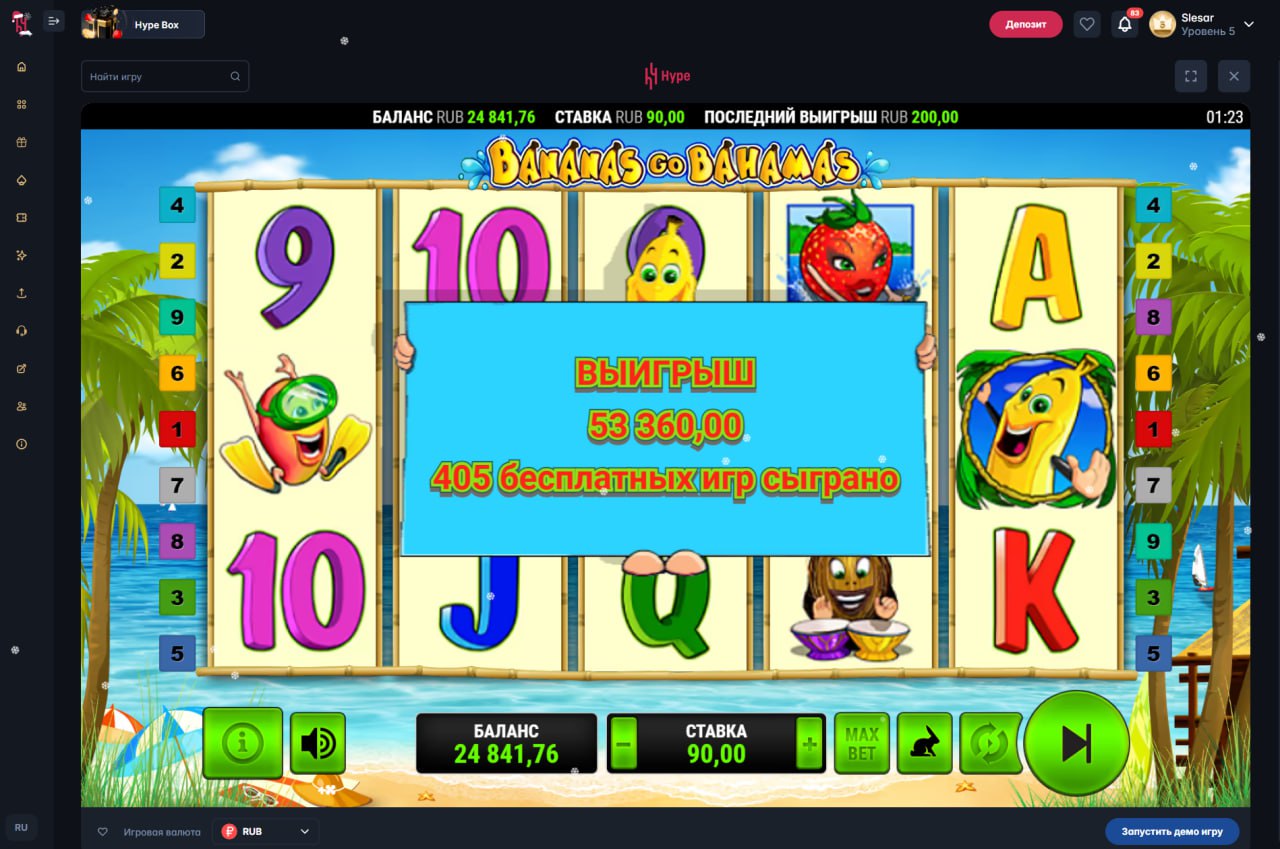
Task: Enable turbo mode with the rabbit button
Action: (x=924, y=743)
